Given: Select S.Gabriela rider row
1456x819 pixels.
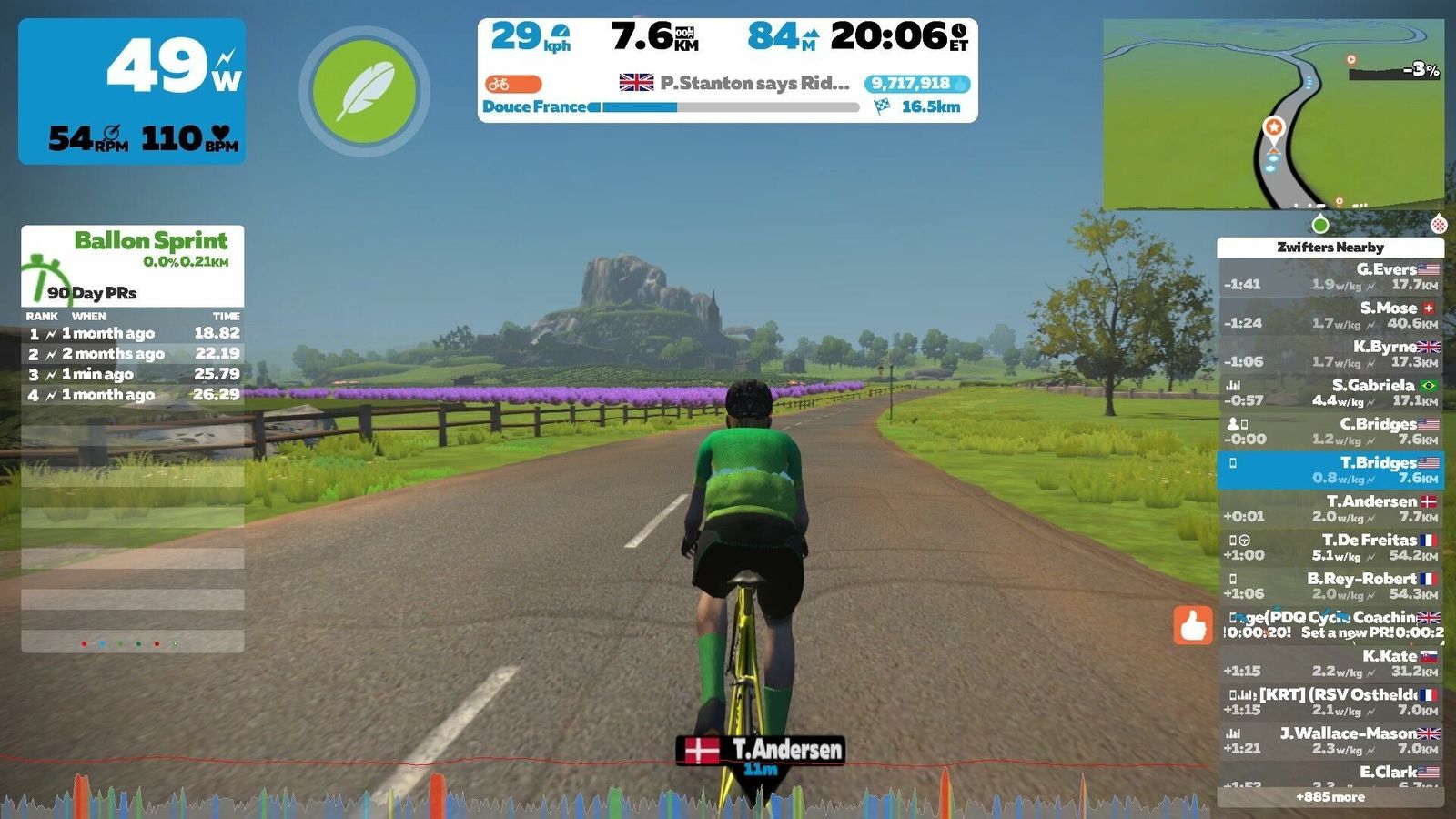Looking at the screenshot, I should [1330, 392].
